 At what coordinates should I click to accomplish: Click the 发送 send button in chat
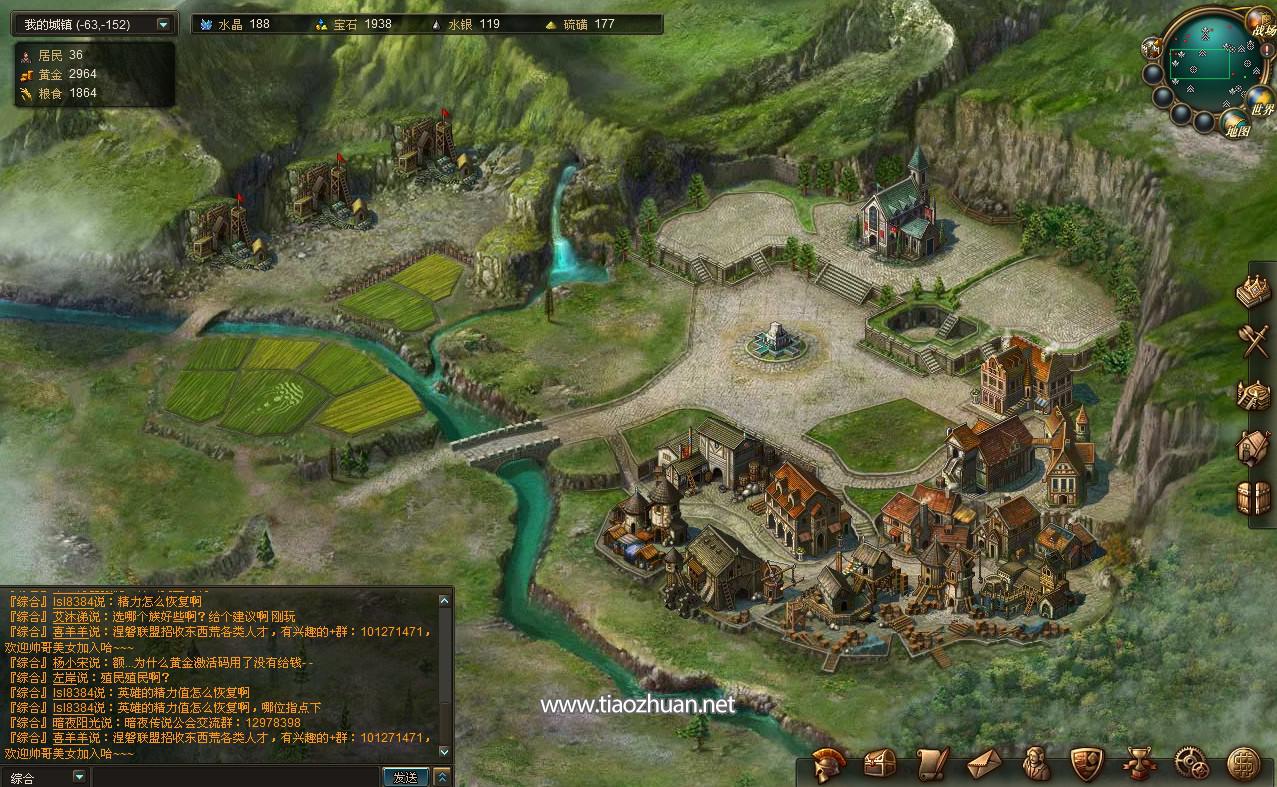pyautogui.click(x=405, y=777)
